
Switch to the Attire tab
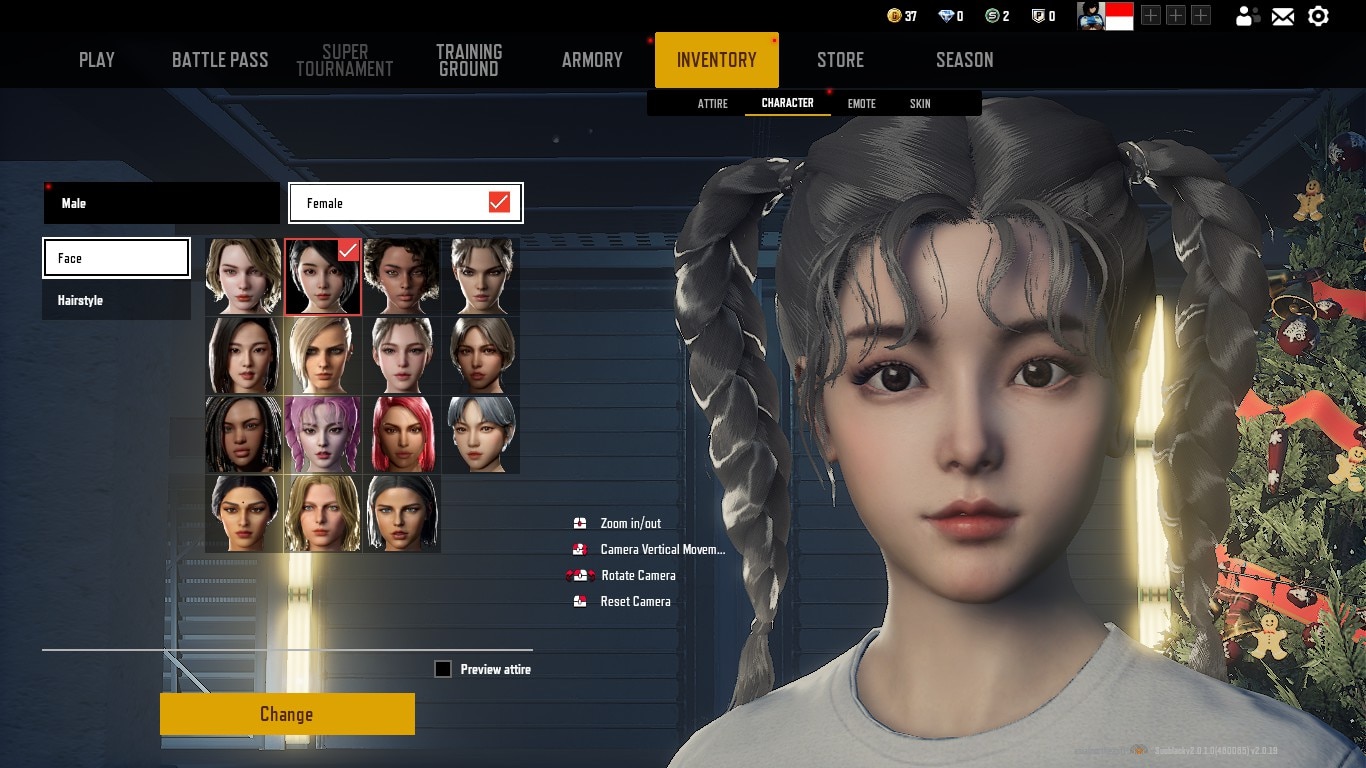click(x=712, y=103)
